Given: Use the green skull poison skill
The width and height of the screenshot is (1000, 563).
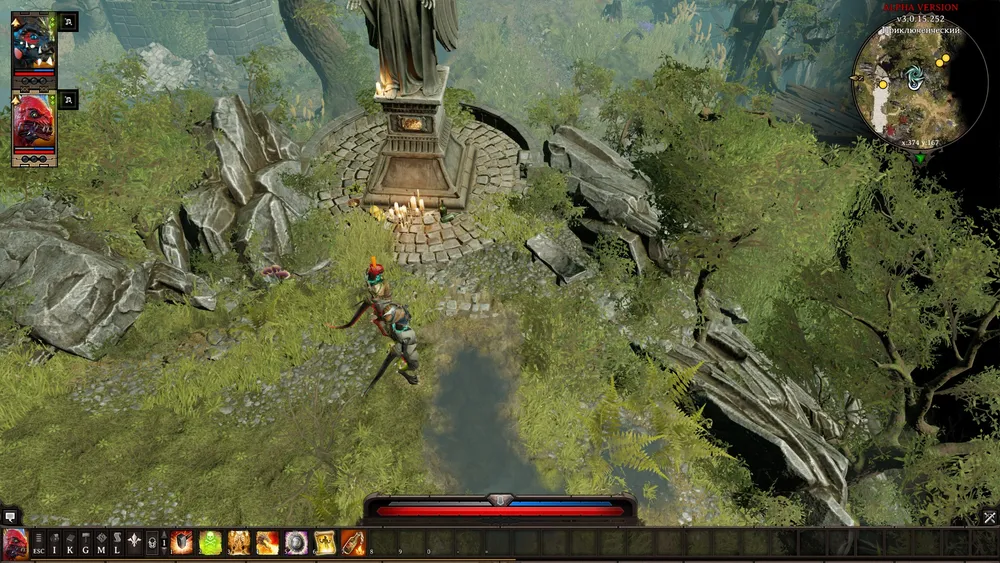Looking at the screenshot, I should [211, 543].
